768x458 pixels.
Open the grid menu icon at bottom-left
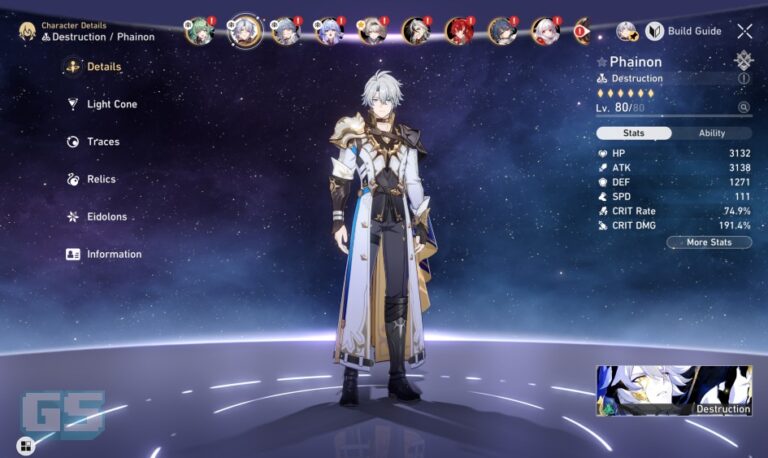point(24,445)
